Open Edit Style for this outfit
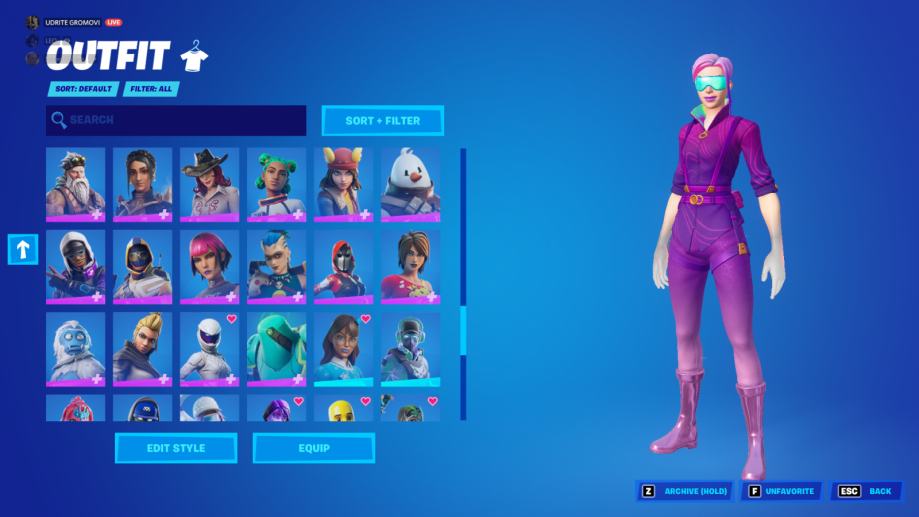 [x=176, y=448]
